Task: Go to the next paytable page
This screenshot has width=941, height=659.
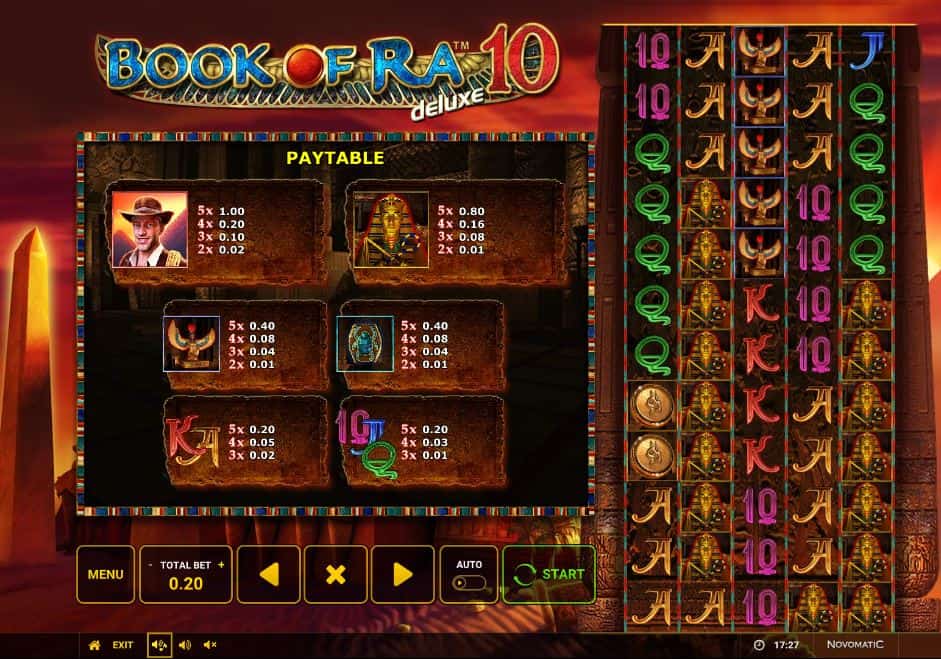Action: 402,574
